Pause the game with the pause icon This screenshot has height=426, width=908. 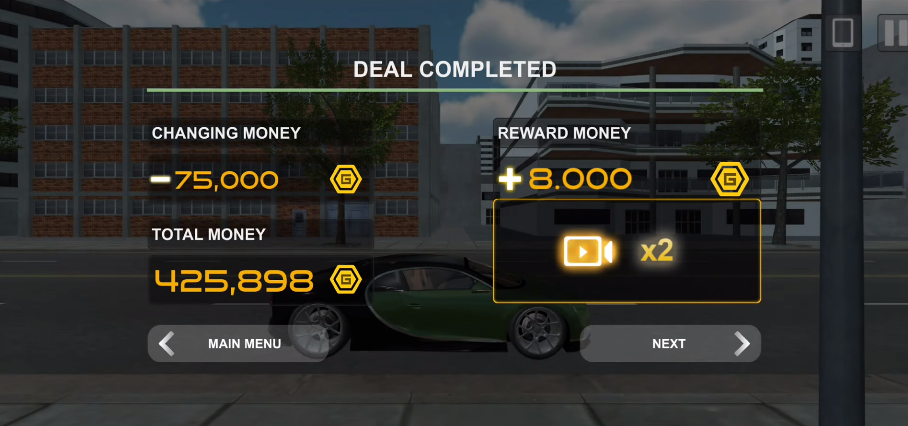point(891,31)
